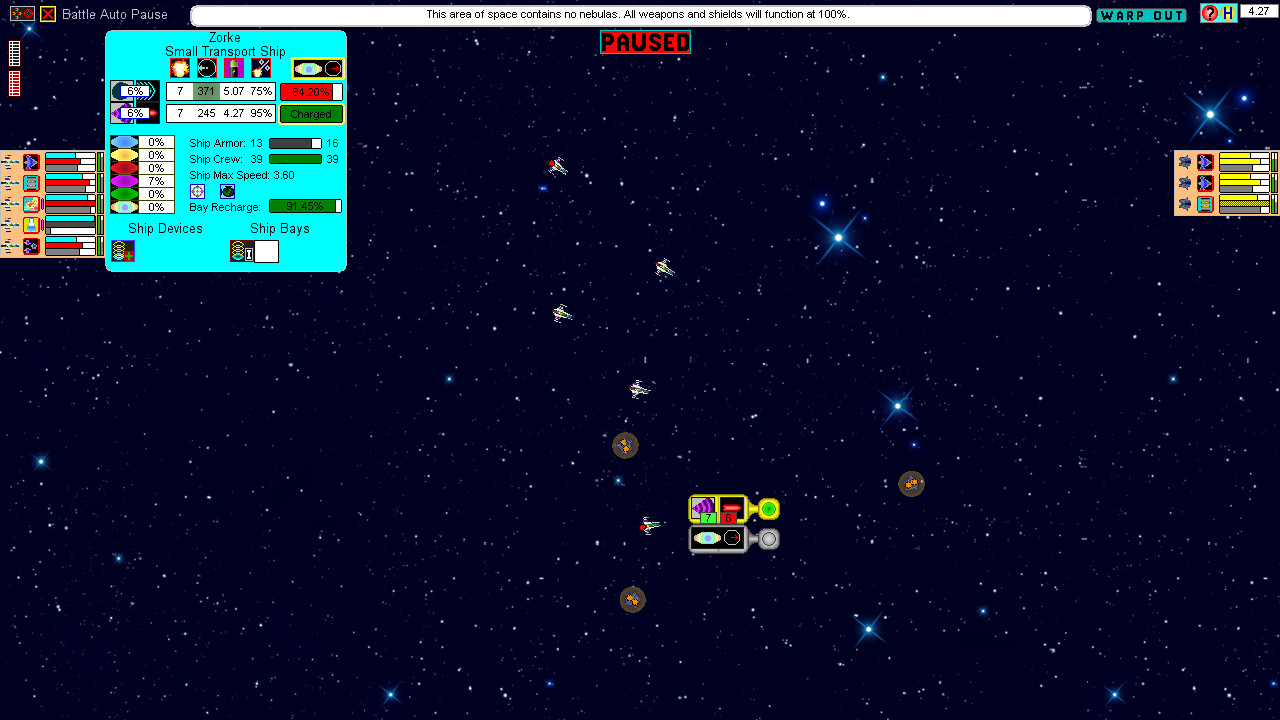Select the battery energy icon
The image size is (1280, 720).
click(234, 66)
